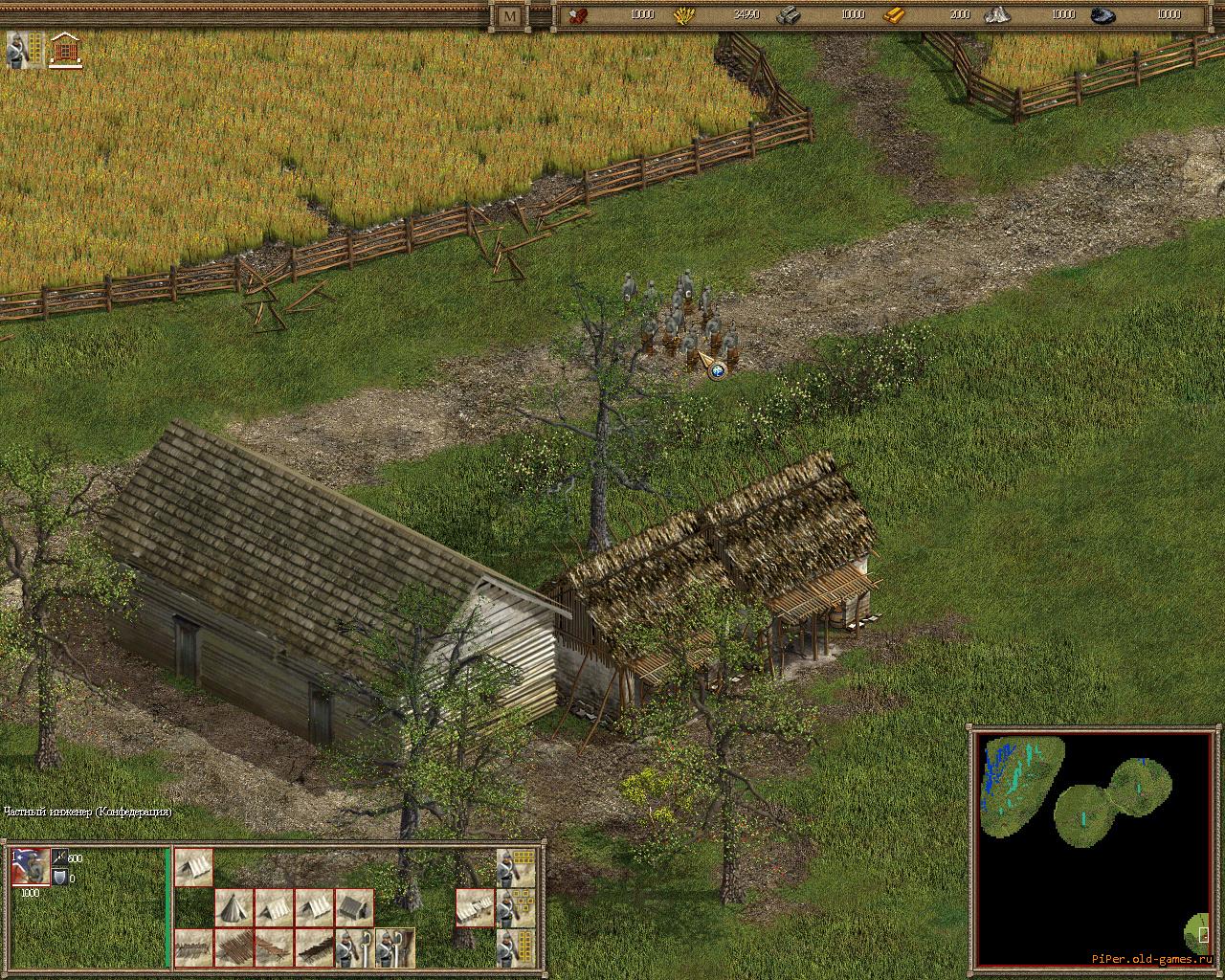The image size is (1225, 980).
Task: Click the minimap
Action: [1093, 848]
